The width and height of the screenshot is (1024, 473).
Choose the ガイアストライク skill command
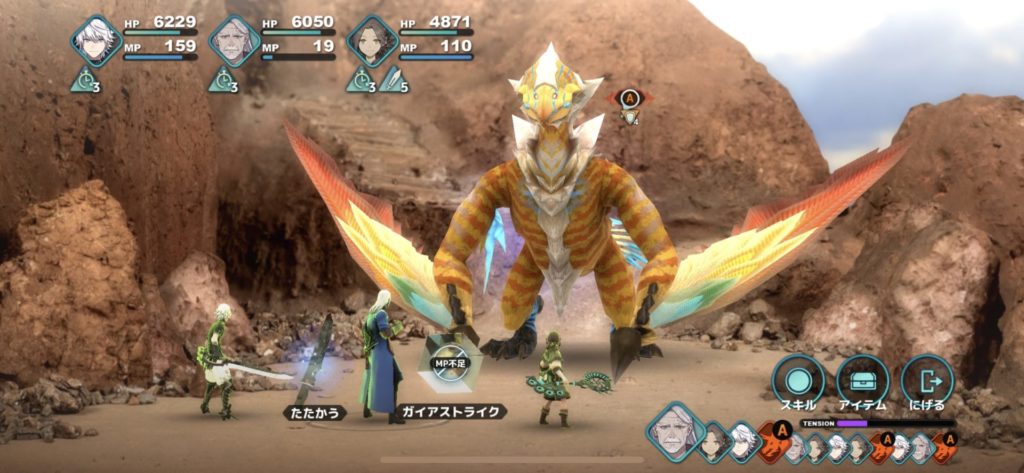452,411
